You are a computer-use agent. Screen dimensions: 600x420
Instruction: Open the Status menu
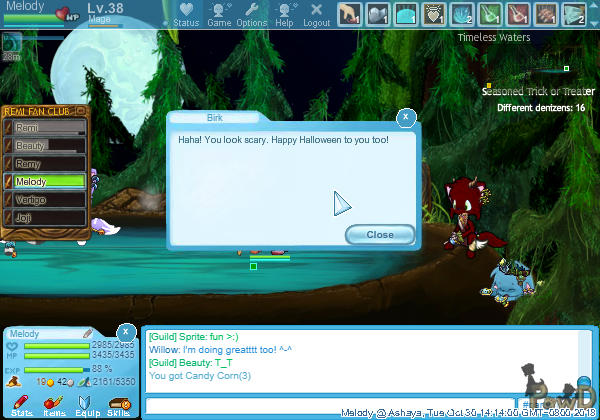pyautogui.click(x=186, y=14)
